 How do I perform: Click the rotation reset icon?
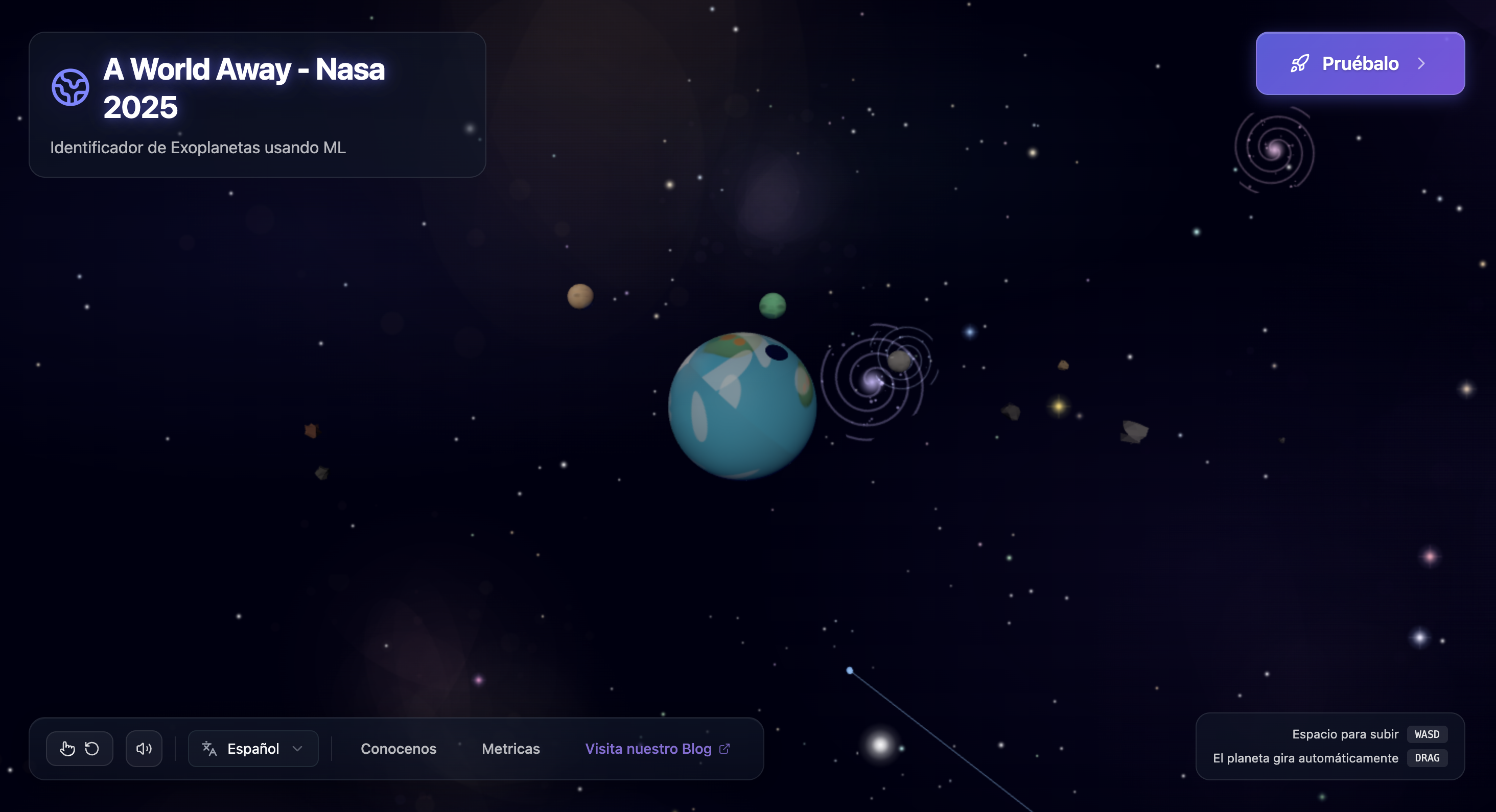(92, 748)
